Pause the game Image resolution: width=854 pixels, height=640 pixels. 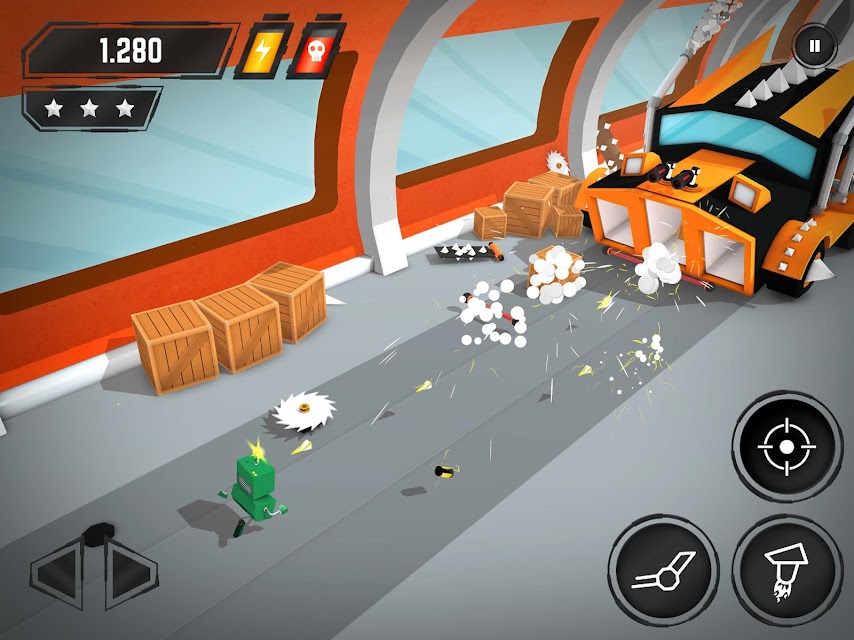click(815, 45)
